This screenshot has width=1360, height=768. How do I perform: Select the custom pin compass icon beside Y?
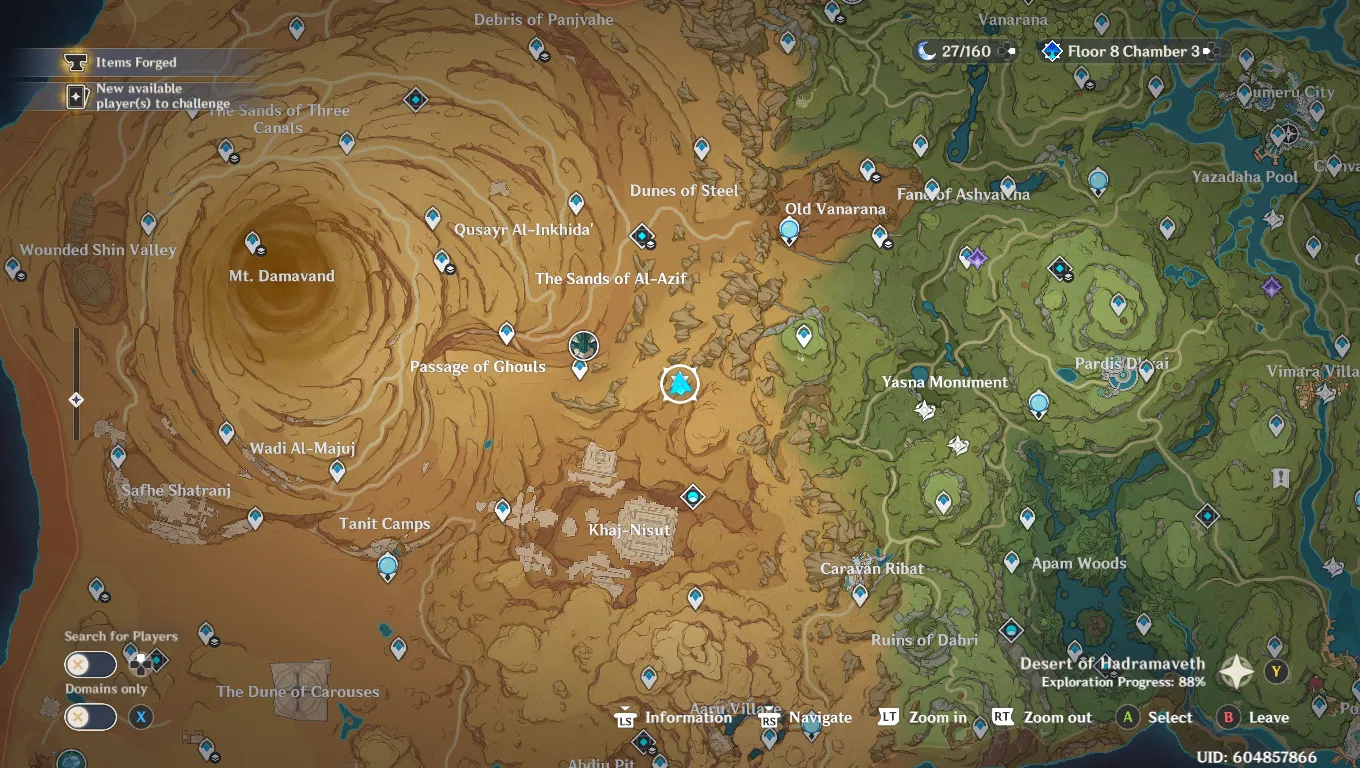click(x=1236, y=673)
